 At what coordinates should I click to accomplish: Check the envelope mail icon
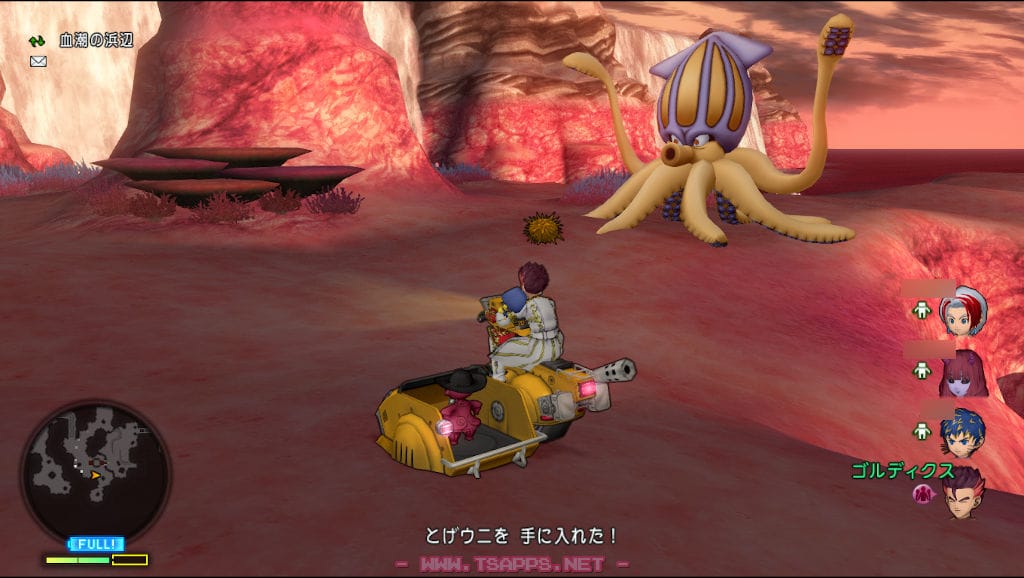[x=38, y=61]
